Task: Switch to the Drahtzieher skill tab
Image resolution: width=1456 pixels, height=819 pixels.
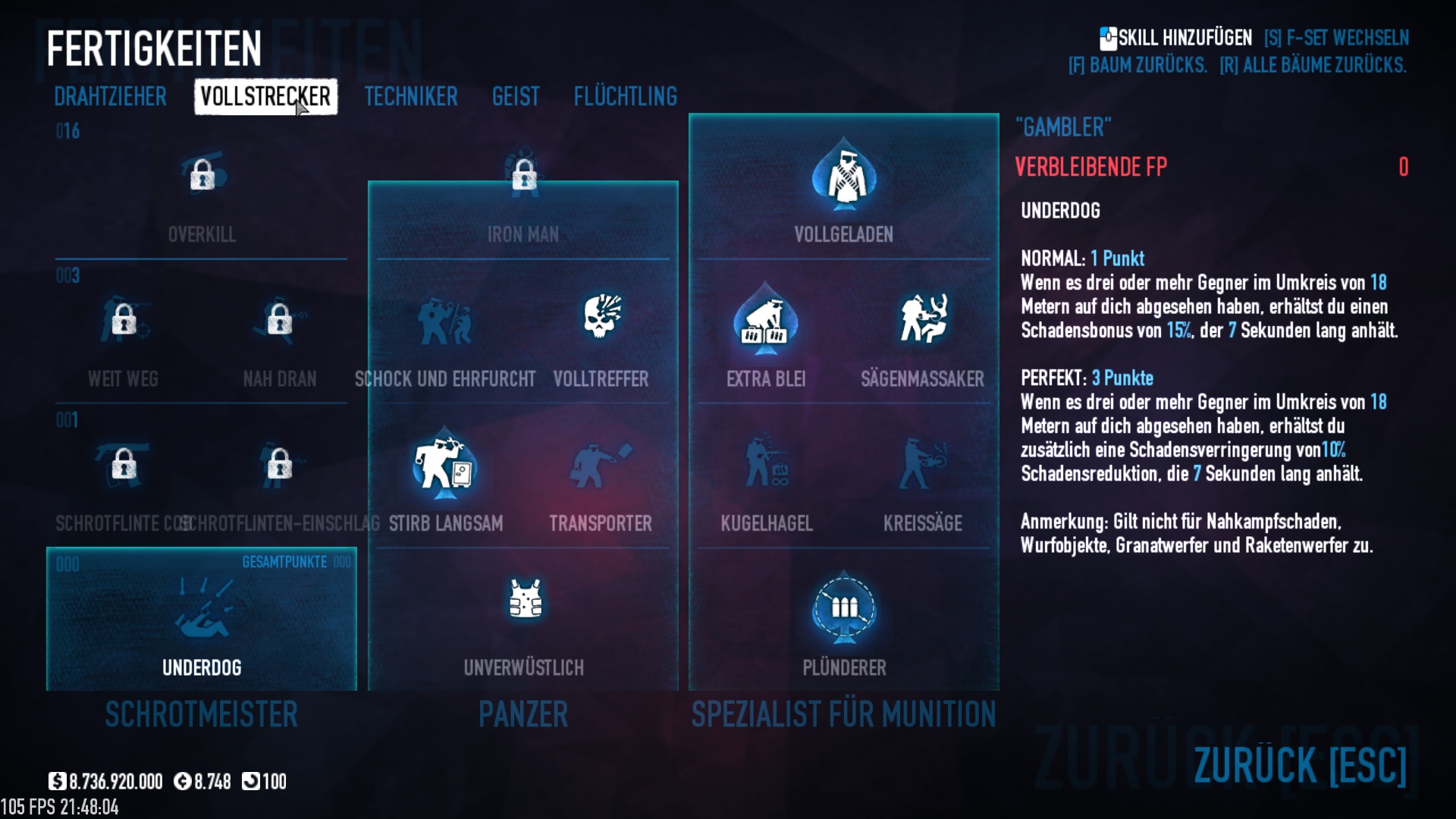Action: coord(110,97)
